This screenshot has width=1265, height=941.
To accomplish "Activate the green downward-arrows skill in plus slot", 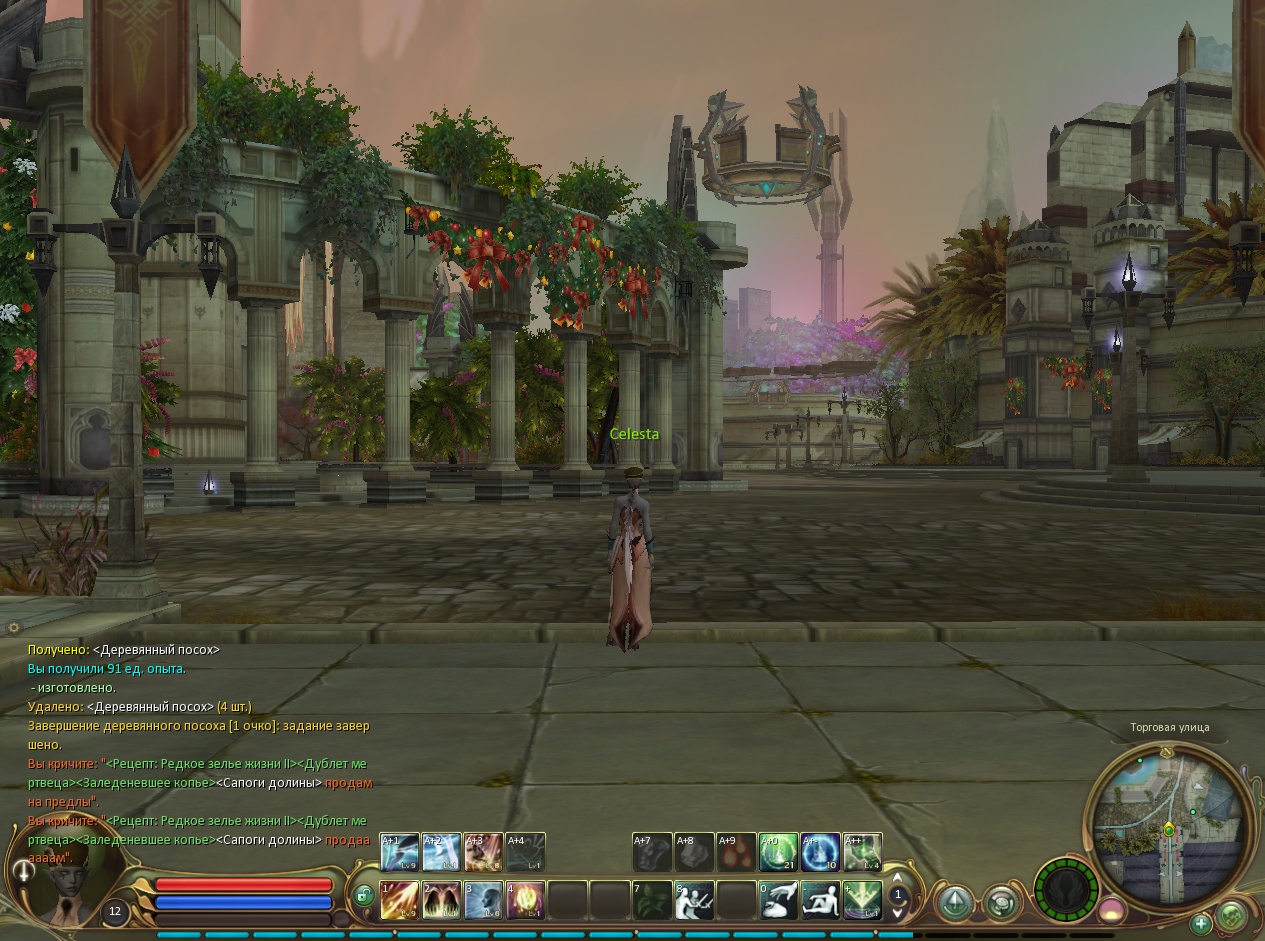I will [x=862, y=900].
